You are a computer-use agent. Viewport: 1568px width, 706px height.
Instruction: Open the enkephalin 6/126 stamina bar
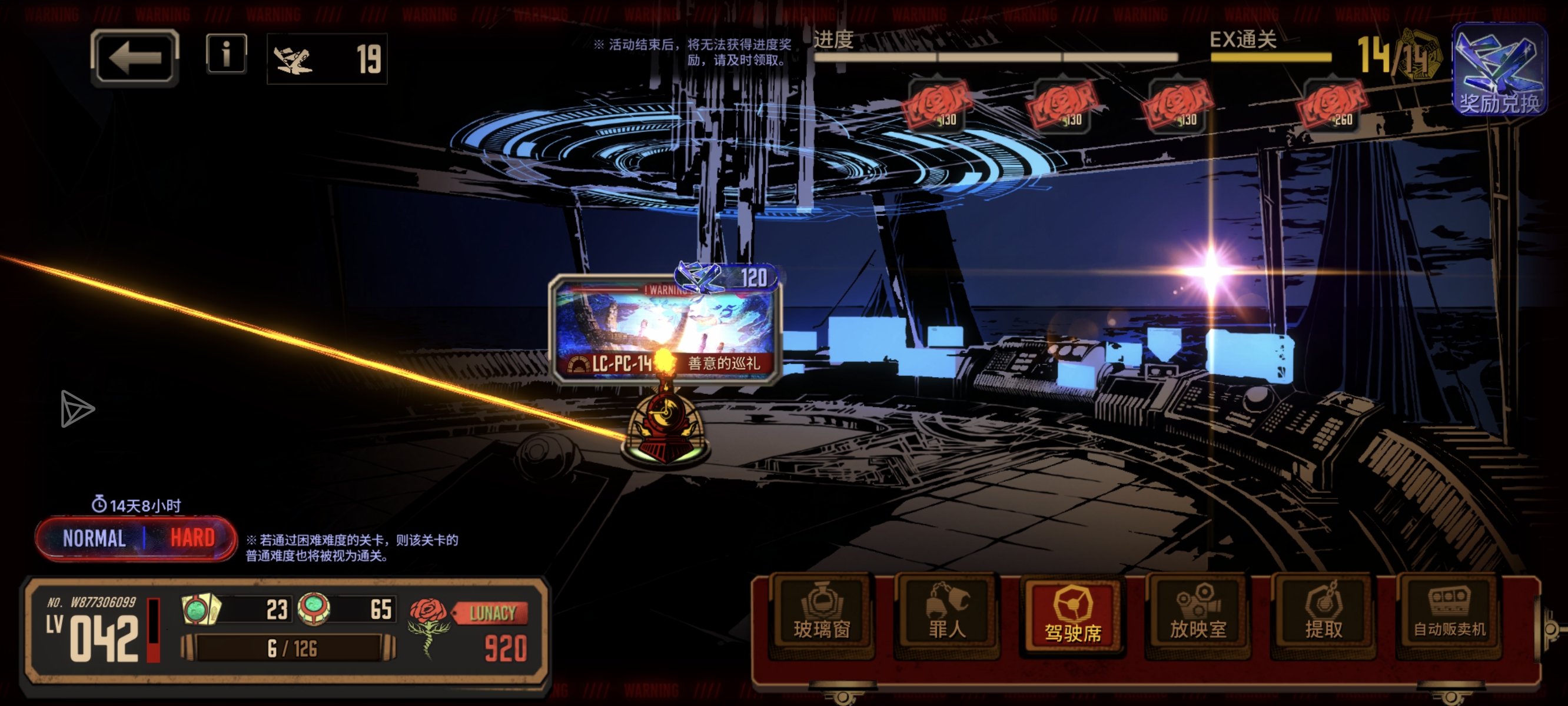coord(289,648)
